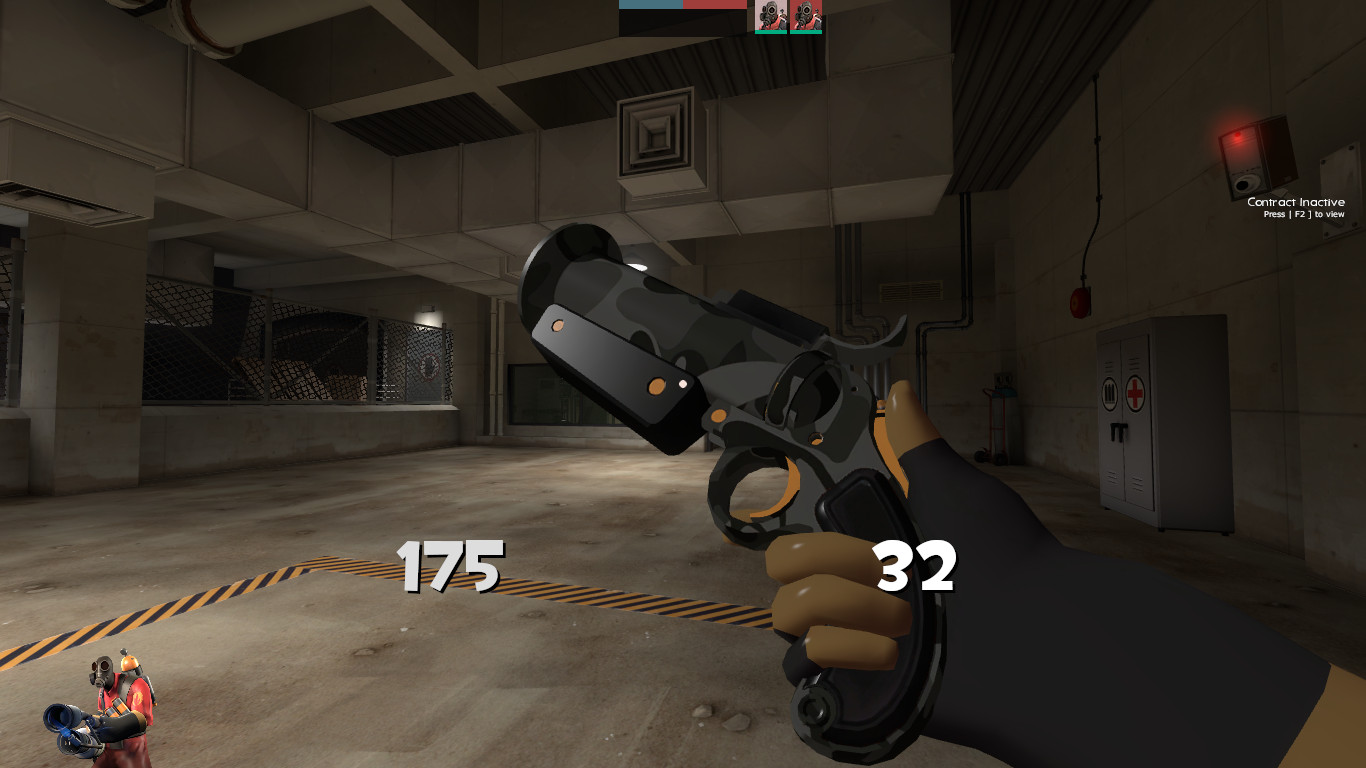Click the red alarm light on the wall box
Screen dimensions: 1366x768
point(1237,134)
